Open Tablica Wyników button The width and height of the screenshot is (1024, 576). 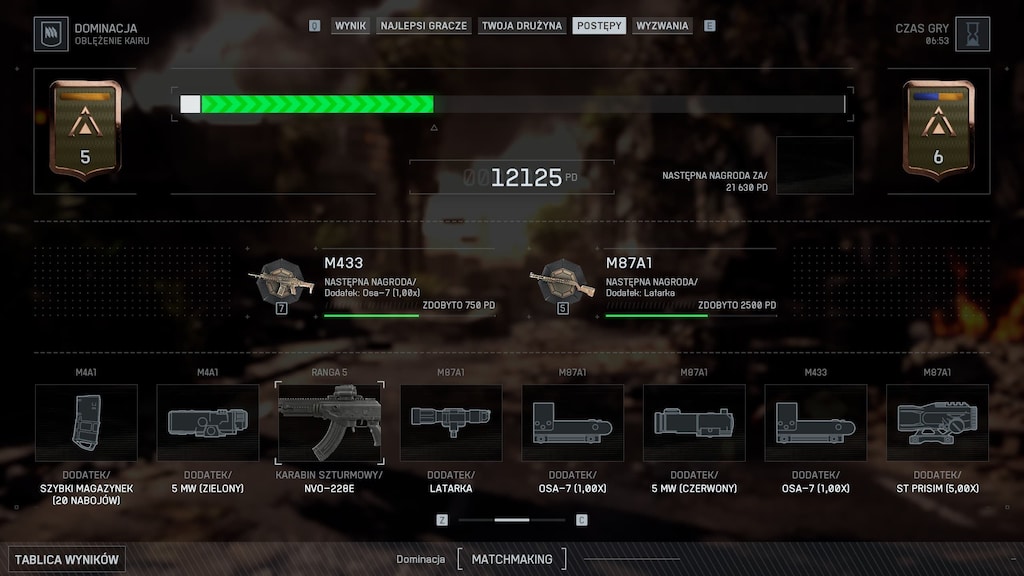pyautogui.click(x=67, y=559)
